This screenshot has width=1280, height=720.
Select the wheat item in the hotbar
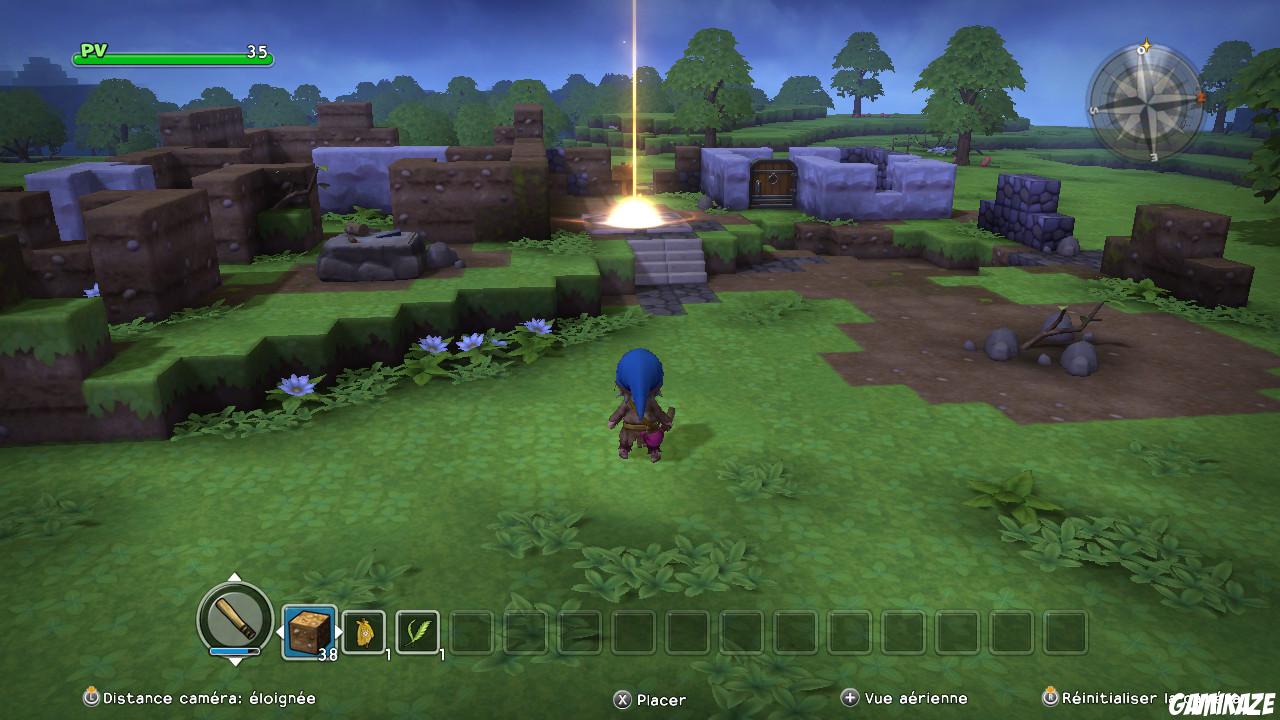(362, 630)
